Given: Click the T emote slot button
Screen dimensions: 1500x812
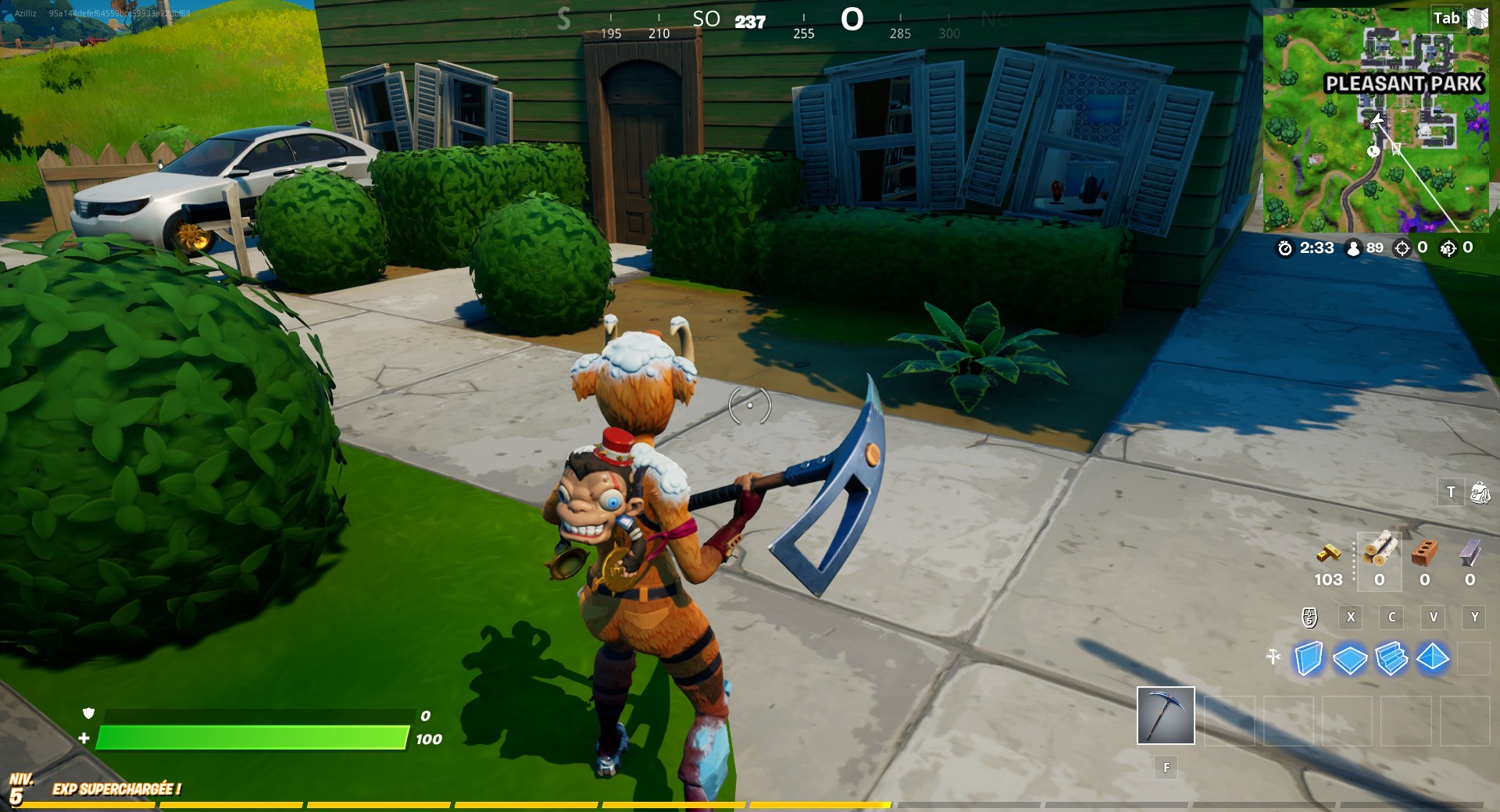Looking at the screenshot, I should [x=1452, y=493].
